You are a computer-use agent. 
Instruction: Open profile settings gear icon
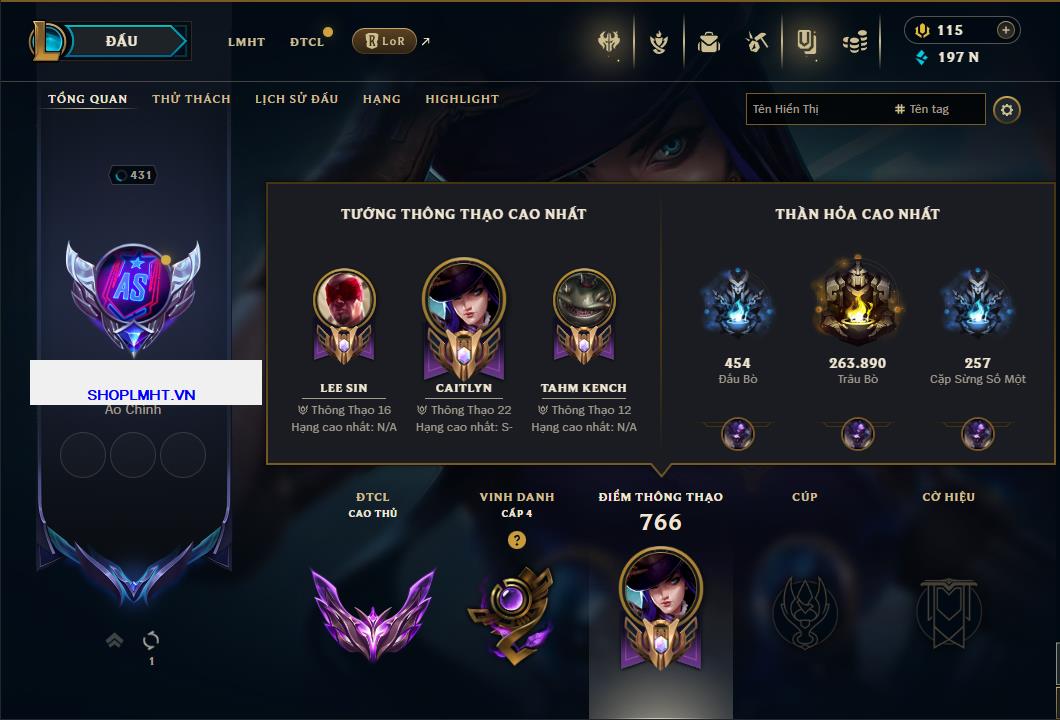1007,109
